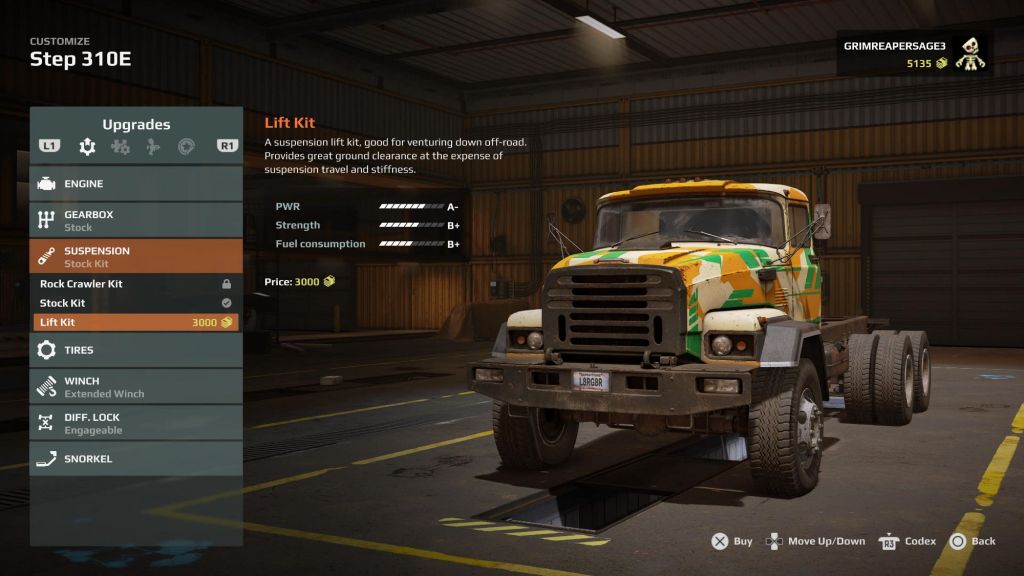Image resolution: width=1024 pixels, height=576 pixels.
Task: Buy the selected Lift Kit
Action: [x=732, y=541]
